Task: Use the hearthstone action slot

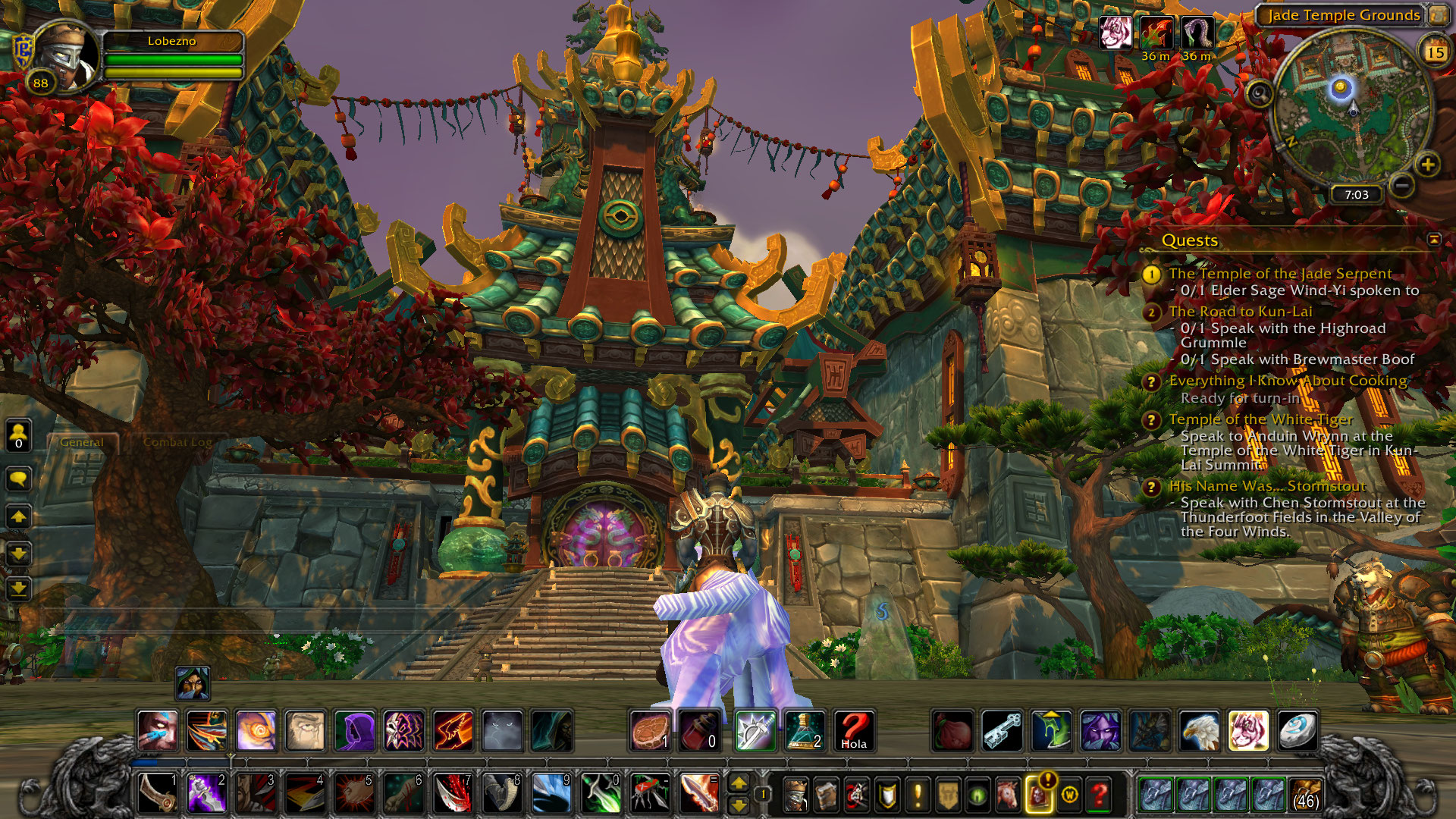Action: point(1297,730)
